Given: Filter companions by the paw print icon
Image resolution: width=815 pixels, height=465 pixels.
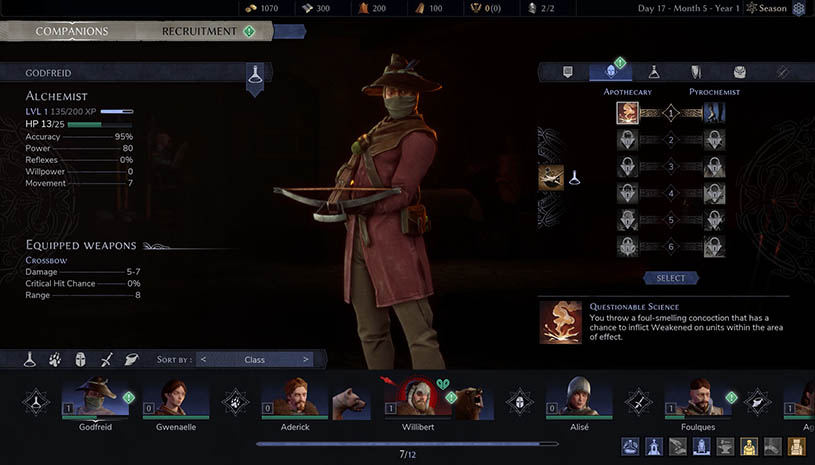Looking at the screenshot, I should click(x=55, y=359).
